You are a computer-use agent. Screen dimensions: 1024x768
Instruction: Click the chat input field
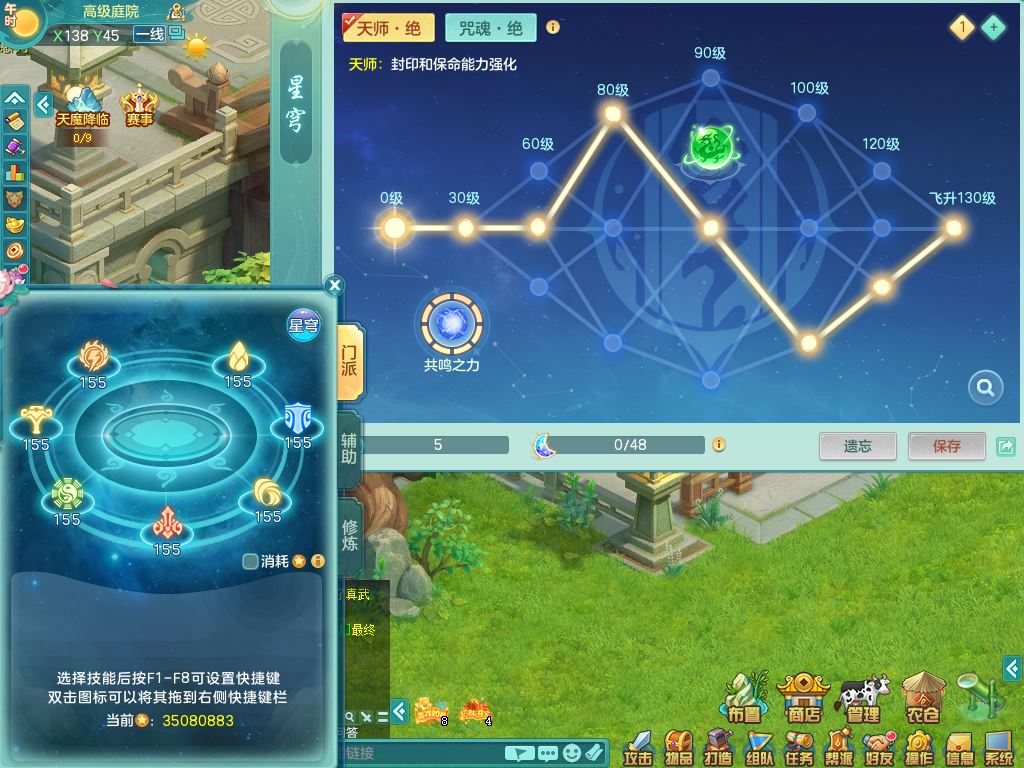tap(422, 753)
